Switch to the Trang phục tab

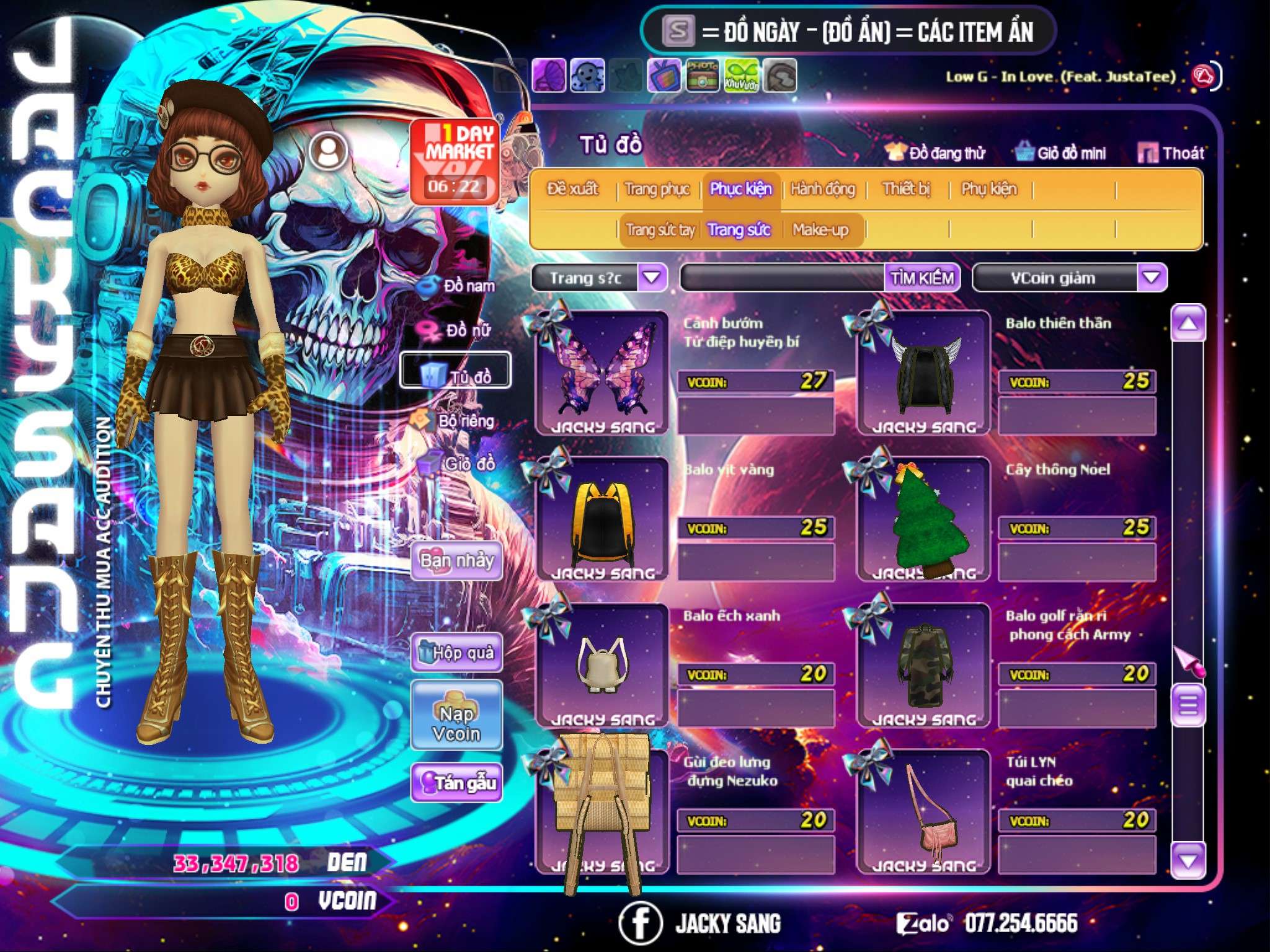(657, 189)
